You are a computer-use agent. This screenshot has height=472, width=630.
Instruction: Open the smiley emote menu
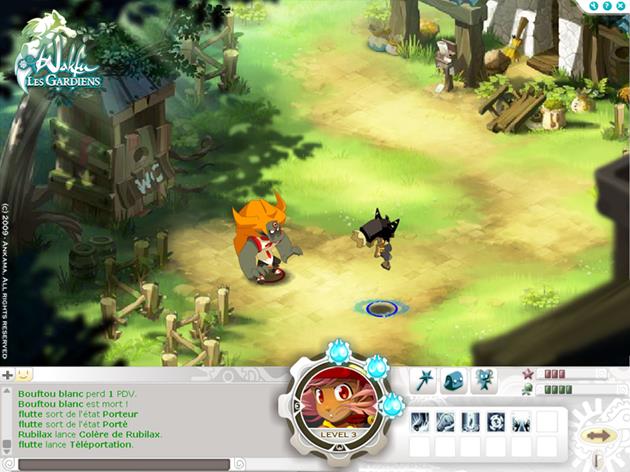click(x=24, y=375)
